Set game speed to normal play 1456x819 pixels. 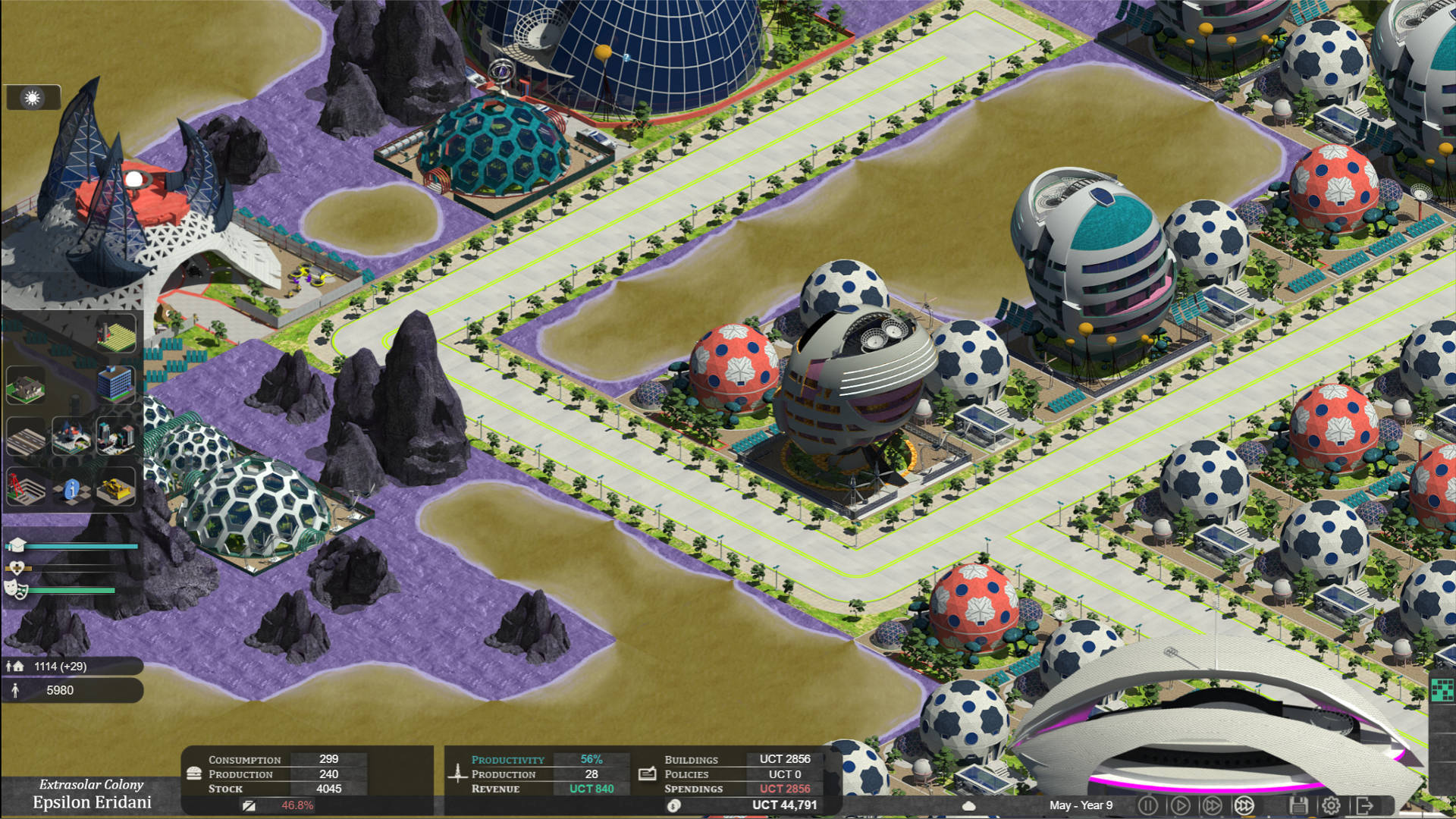[1181, 805]
